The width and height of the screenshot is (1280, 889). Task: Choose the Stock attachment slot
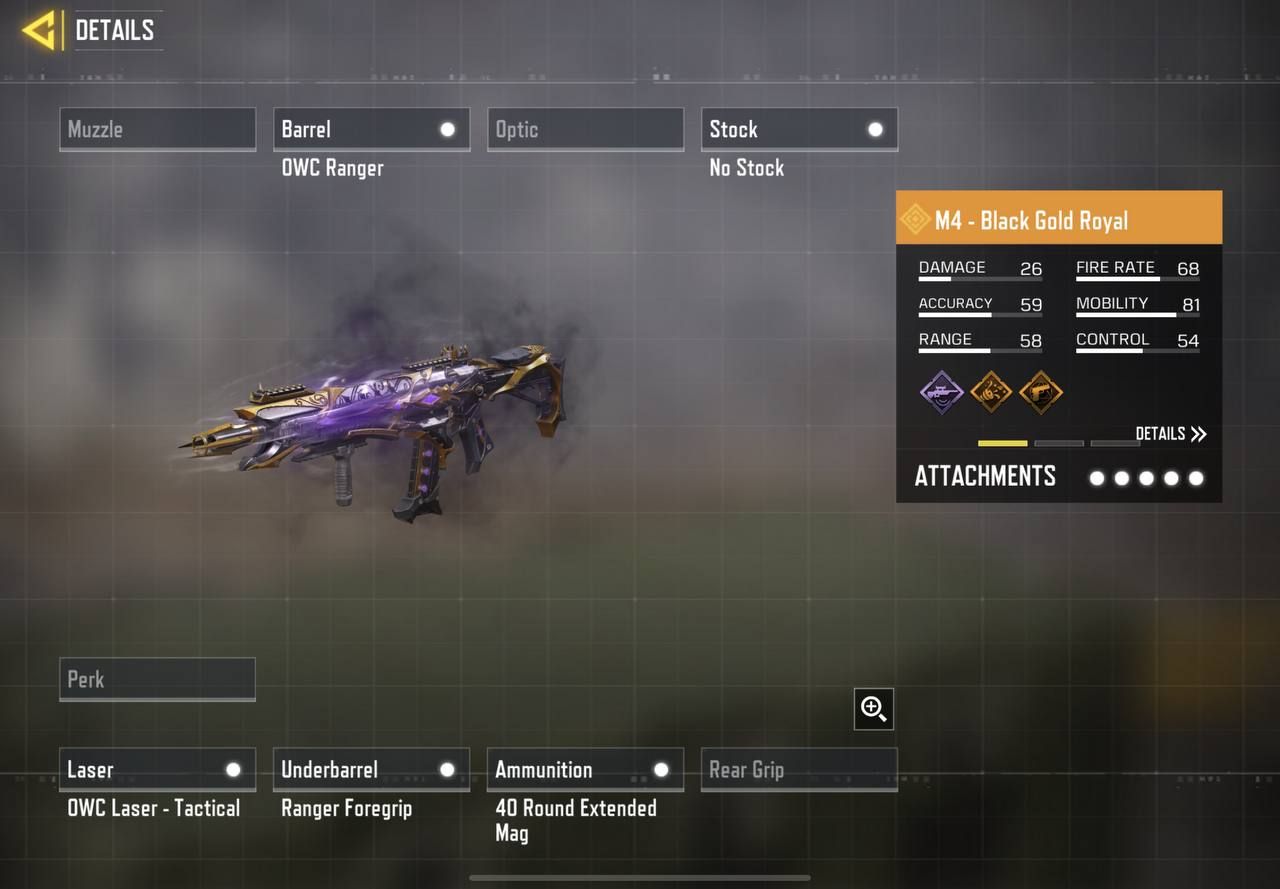799,130
